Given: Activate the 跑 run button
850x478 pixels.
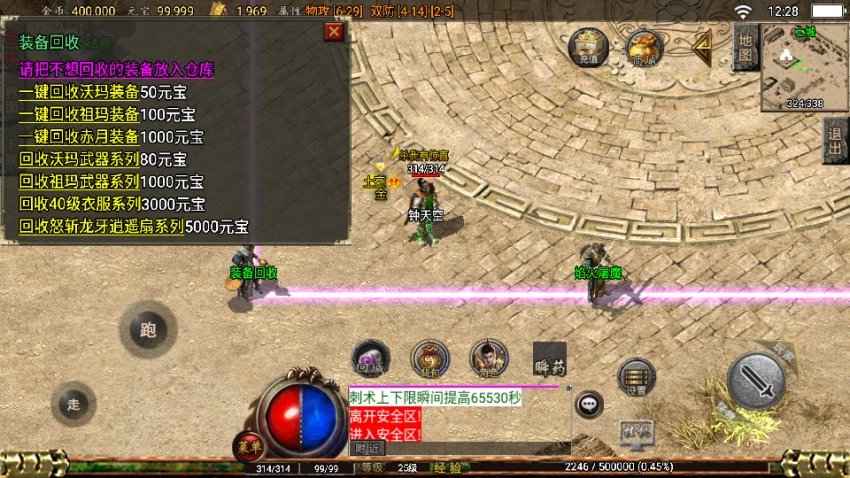Looking at the screenshot, I should pyautogui.click(x=148, y=330).
